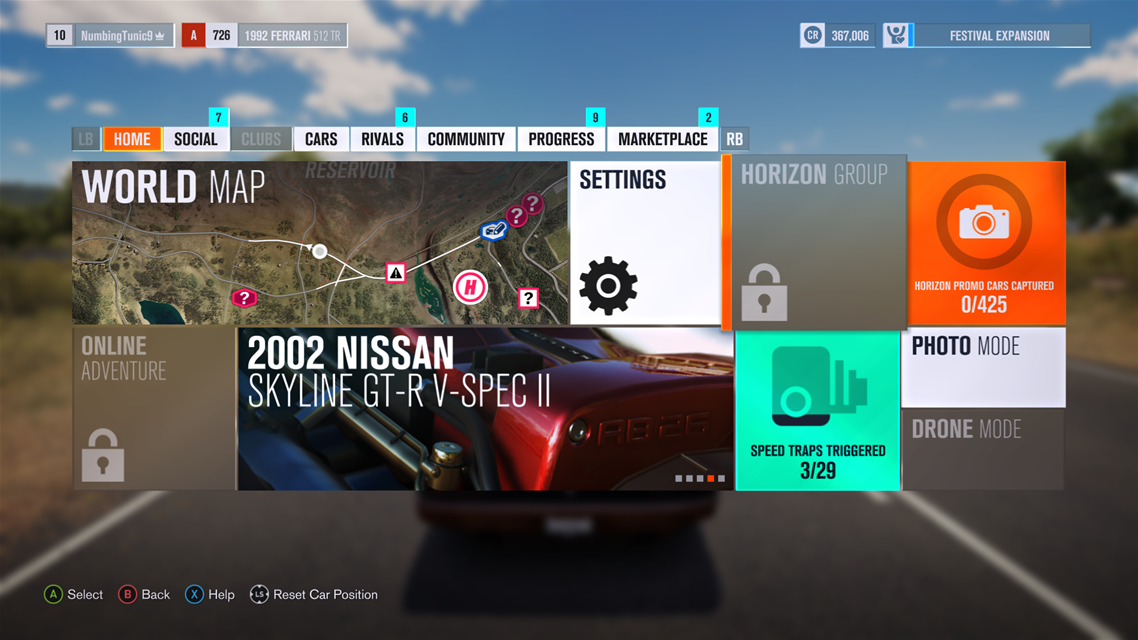View the Speed Traps Triggered tile
This screenshot has height=640, width=1138.
pos(818,409)
